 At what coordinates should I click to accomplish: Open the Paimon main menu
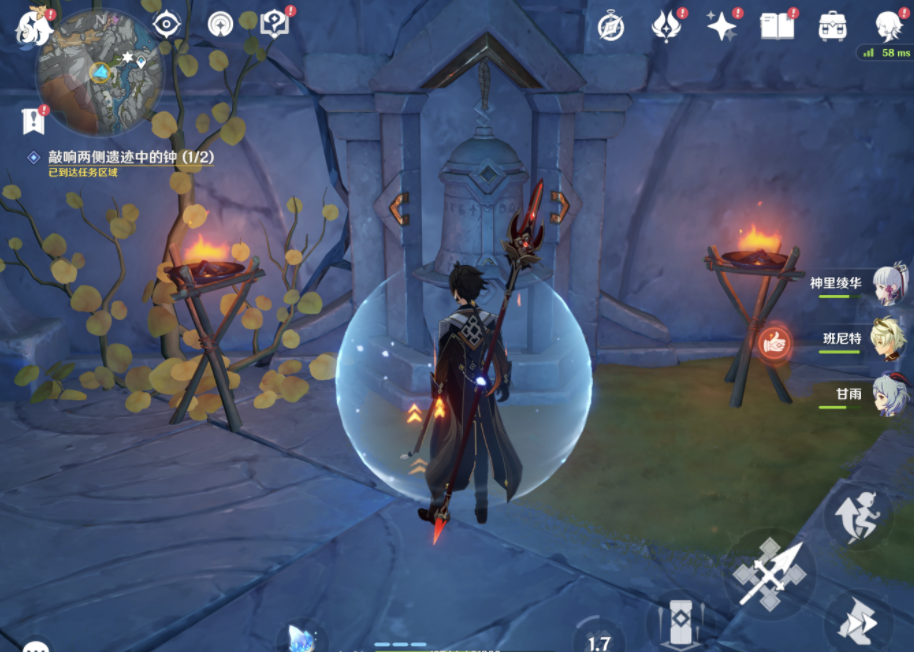pos(34,28)
